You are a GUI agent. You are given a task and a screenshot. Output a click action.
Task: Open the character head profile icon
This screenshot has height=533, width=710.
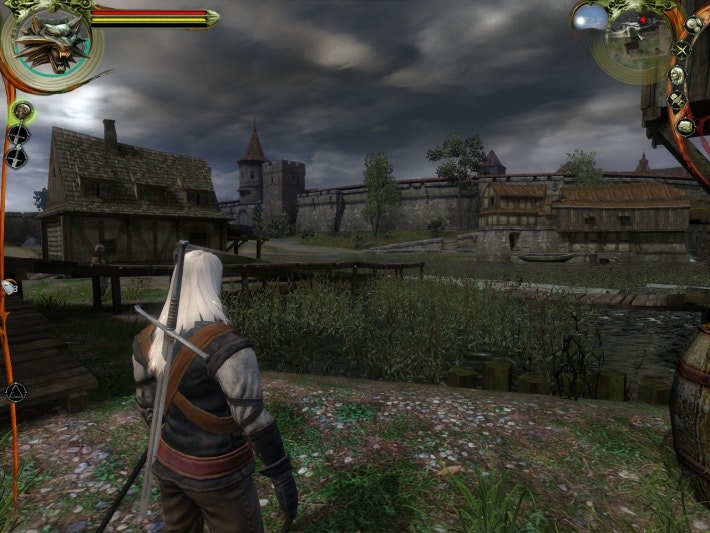tap(677, 74)
